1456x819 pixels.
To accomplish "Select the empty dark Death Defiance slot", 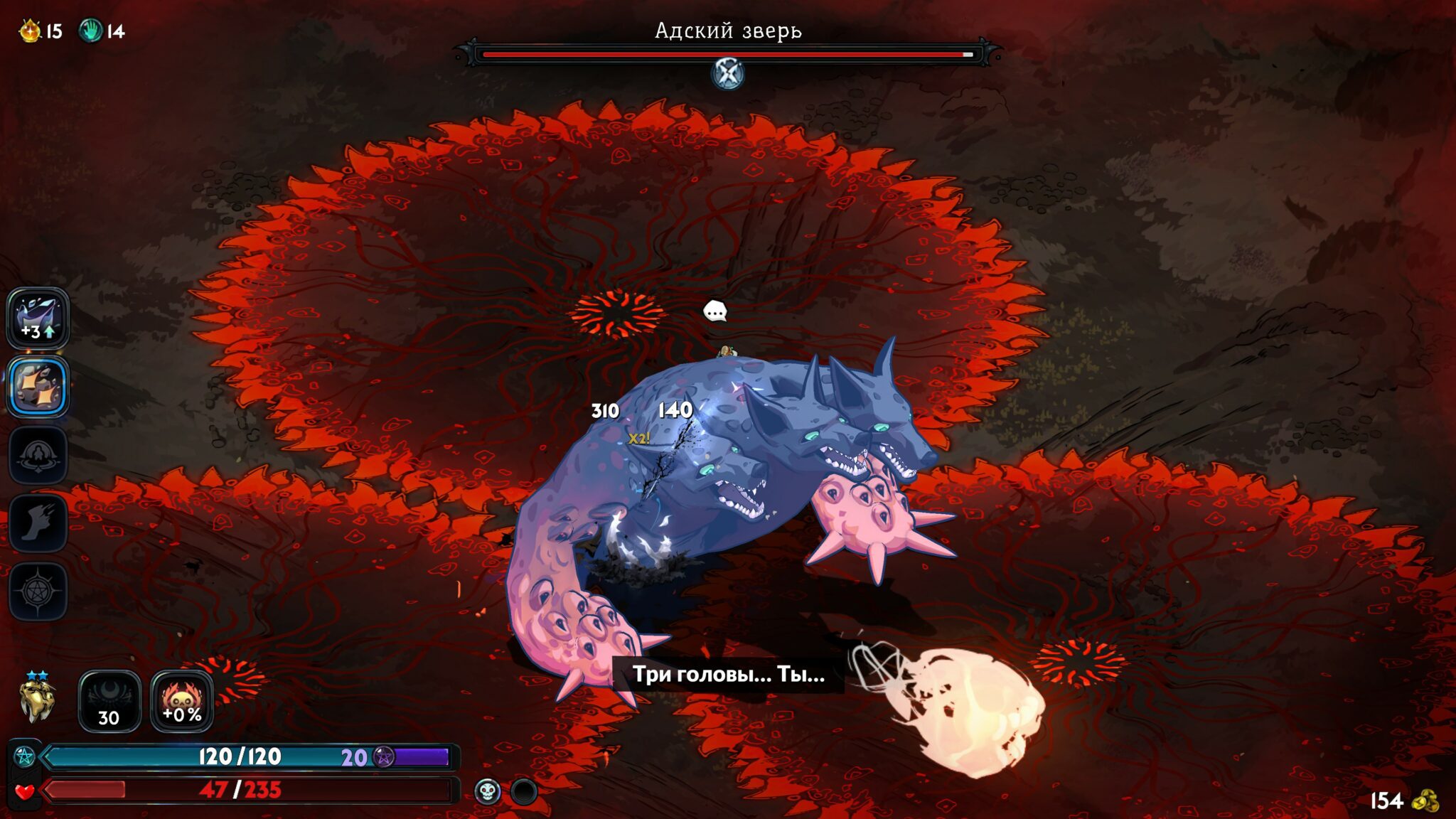I will (x=524, y=791).
